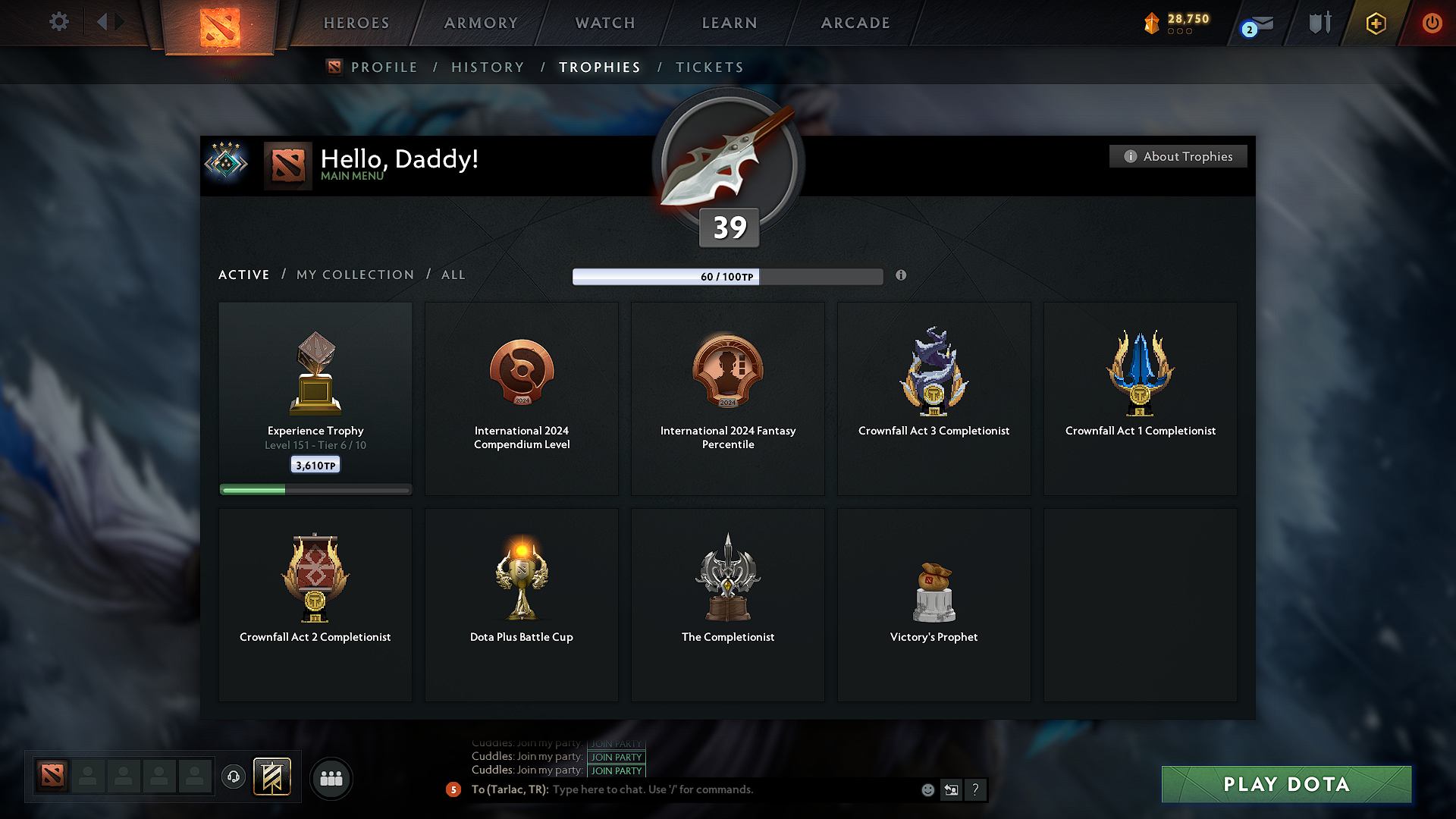The height and width of the screenshot is (819, 1456).
Task: Switch to the WATCH menu
Action: click(x=604, y=23)
